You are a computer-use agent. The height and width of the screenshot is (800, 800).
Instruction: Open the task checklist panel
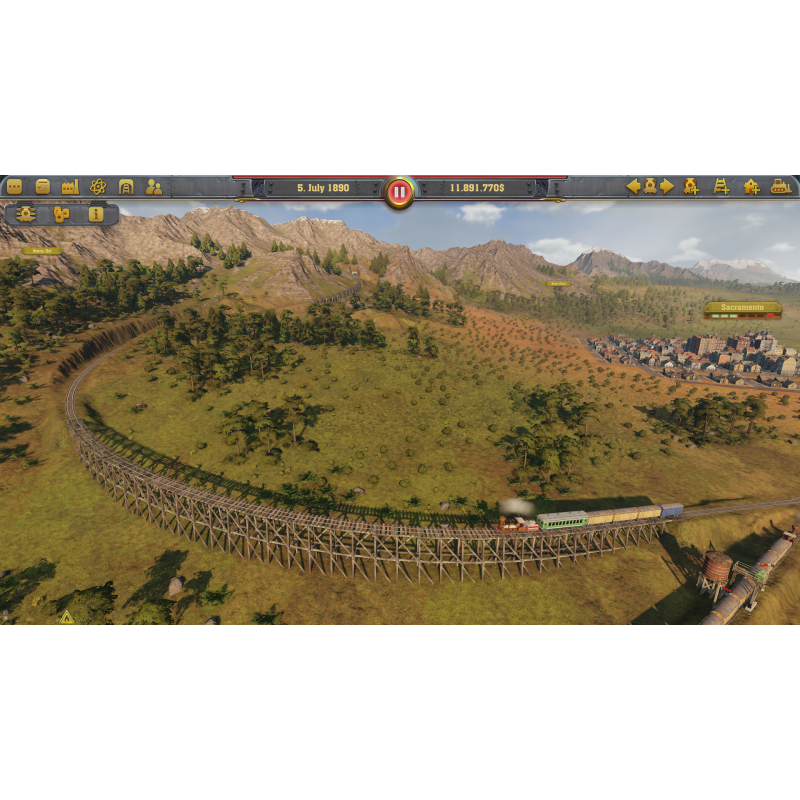42,186
